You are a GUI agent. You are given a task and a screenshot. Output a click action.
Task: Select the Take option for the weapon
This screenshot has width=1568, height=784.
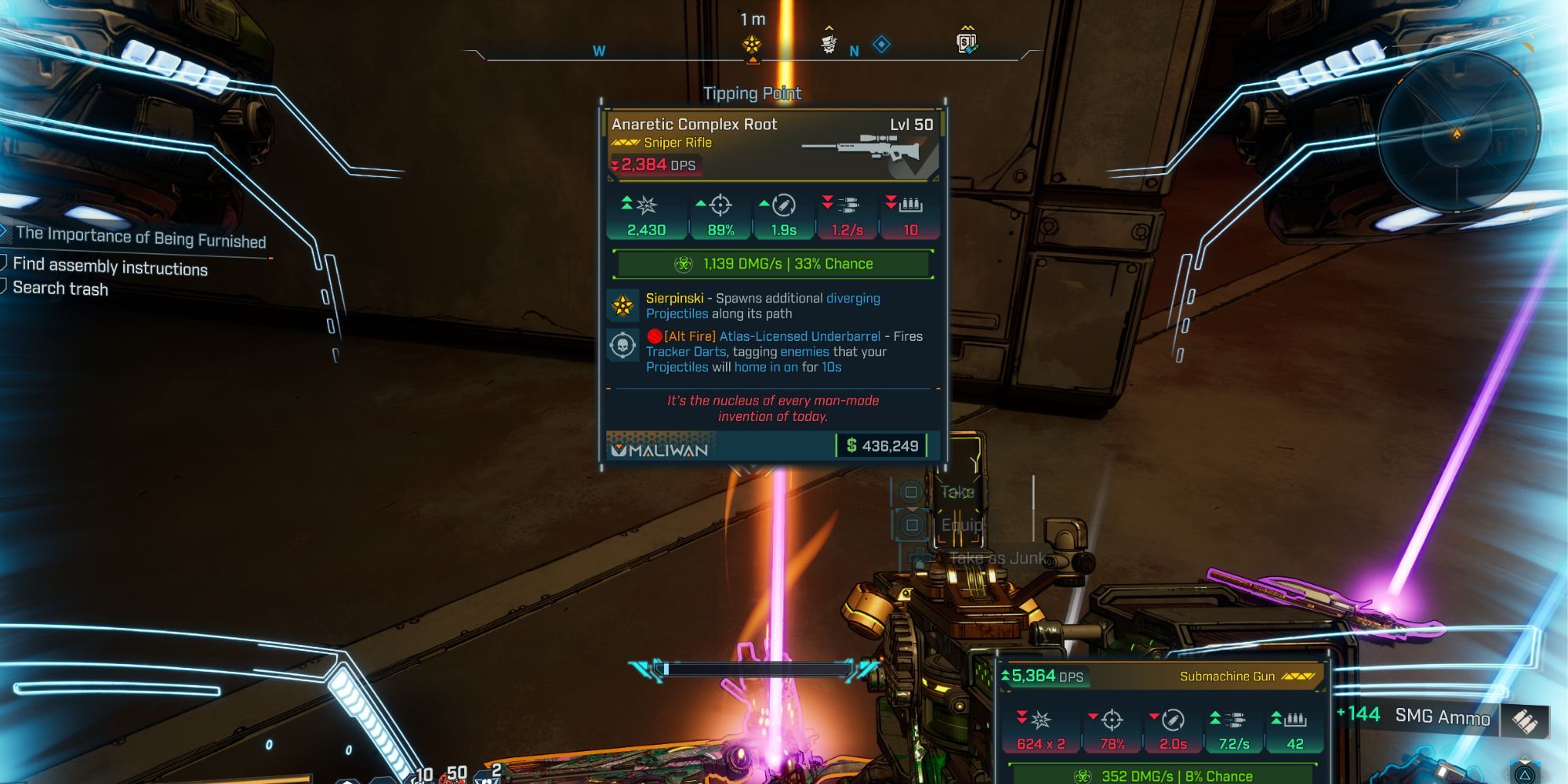[x=956, y=492]
